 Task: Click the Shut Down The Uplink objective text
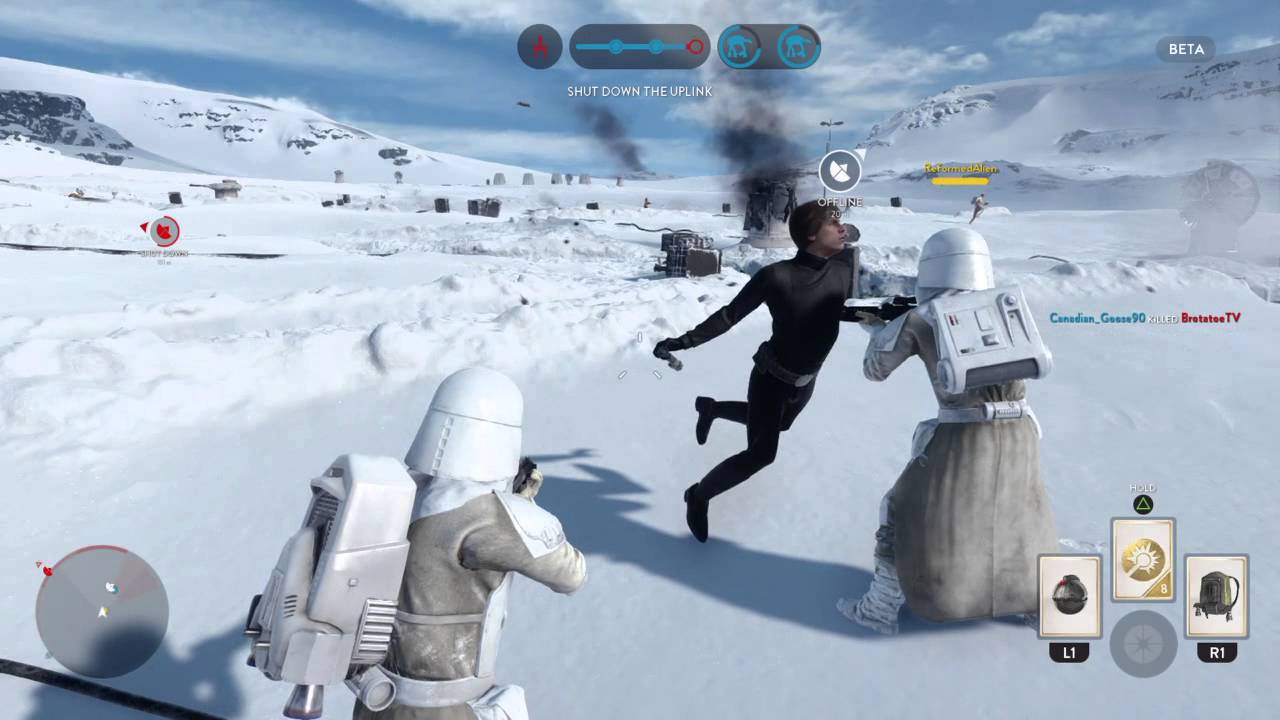click(x=640, y=91)
